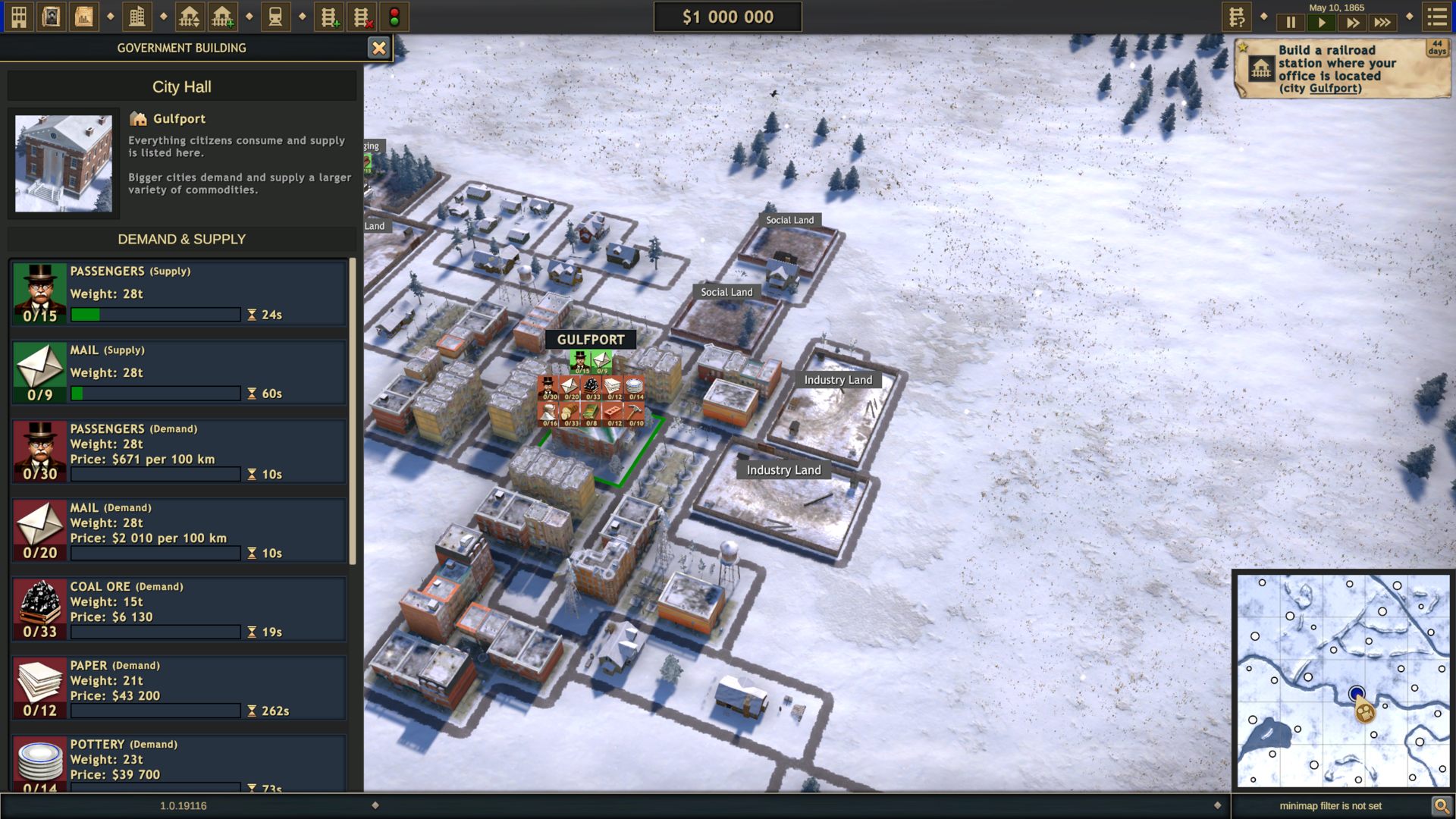Close the Government Building panel
This screenshot has width=1456, height=819.
378,49
